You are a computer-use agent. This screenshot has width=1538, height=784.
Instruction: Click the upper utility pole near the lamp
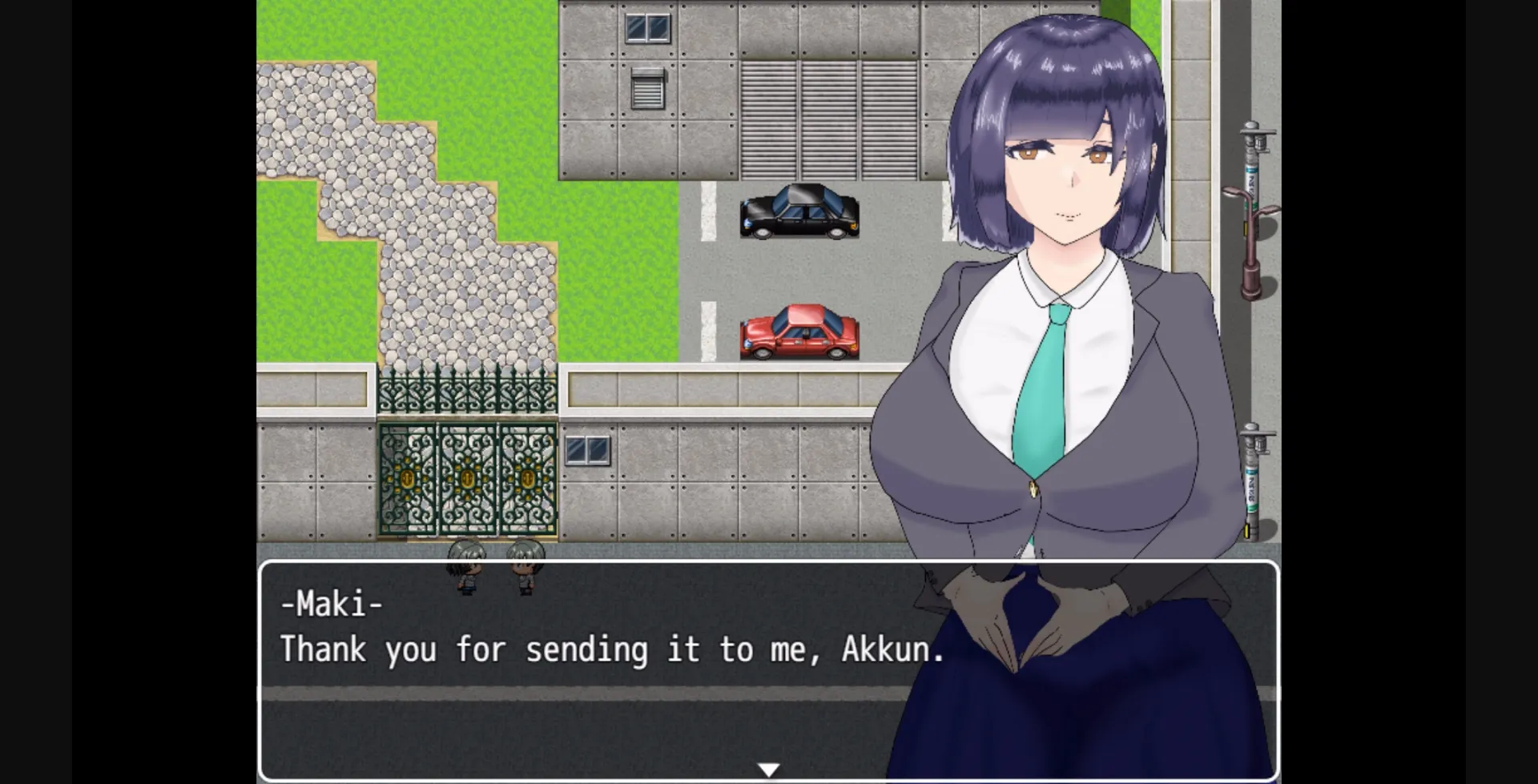[x=1254, y=152]
